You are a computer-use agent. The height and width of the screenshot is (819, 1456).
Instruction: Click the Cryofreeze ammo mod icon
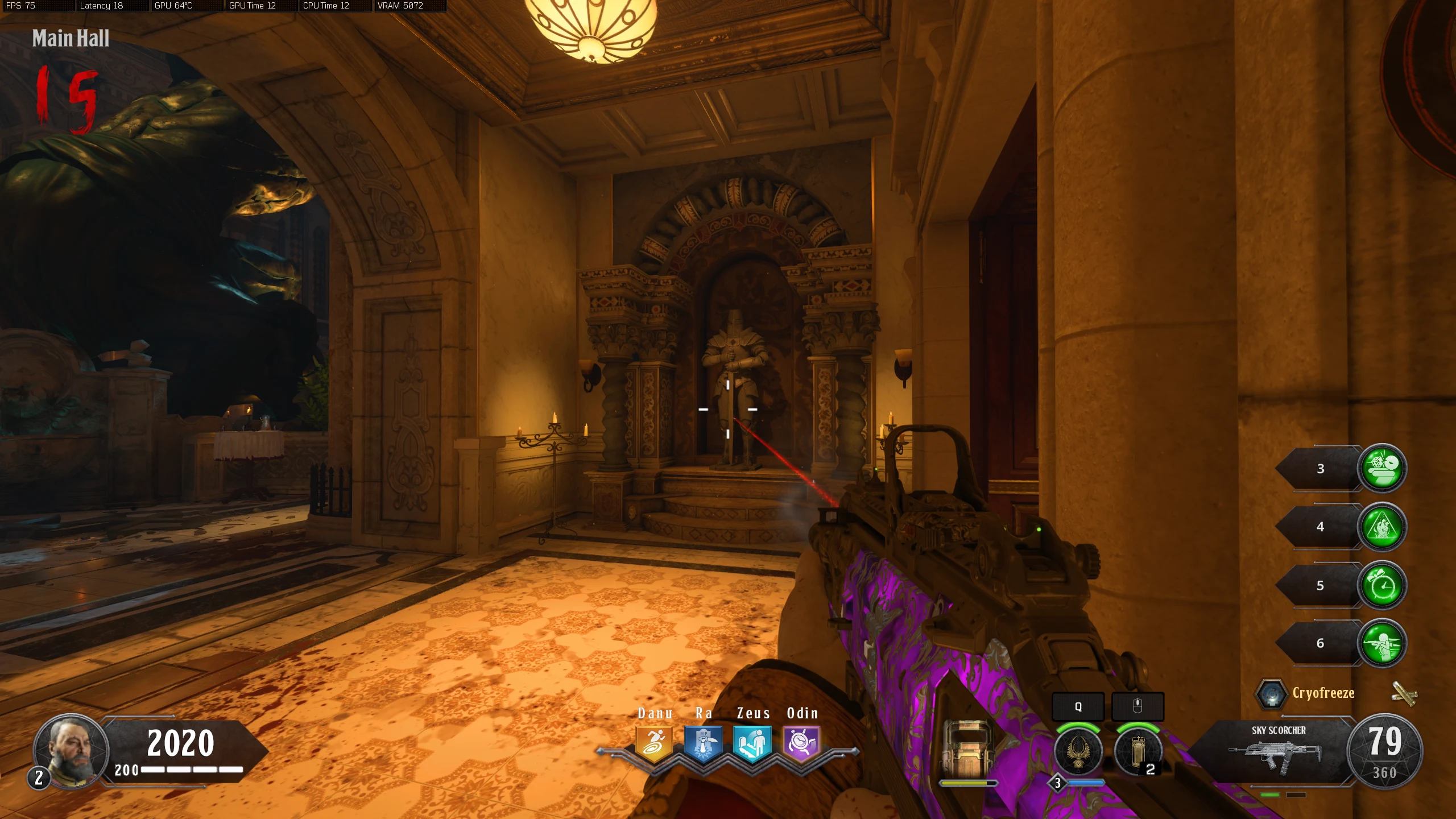click(x=1271, y=693)
